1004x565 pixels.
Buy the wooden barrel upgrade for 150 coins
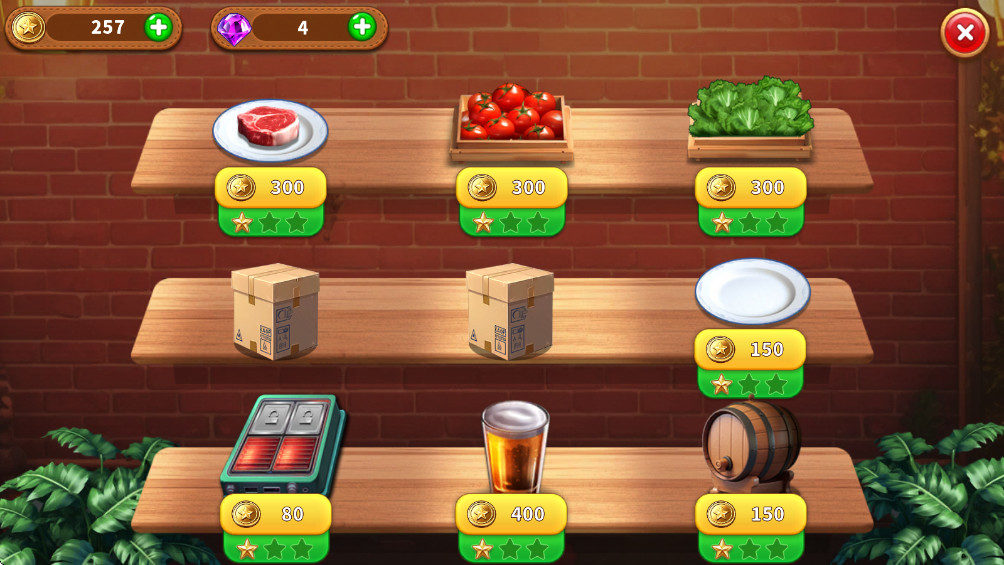pos(750,514)
